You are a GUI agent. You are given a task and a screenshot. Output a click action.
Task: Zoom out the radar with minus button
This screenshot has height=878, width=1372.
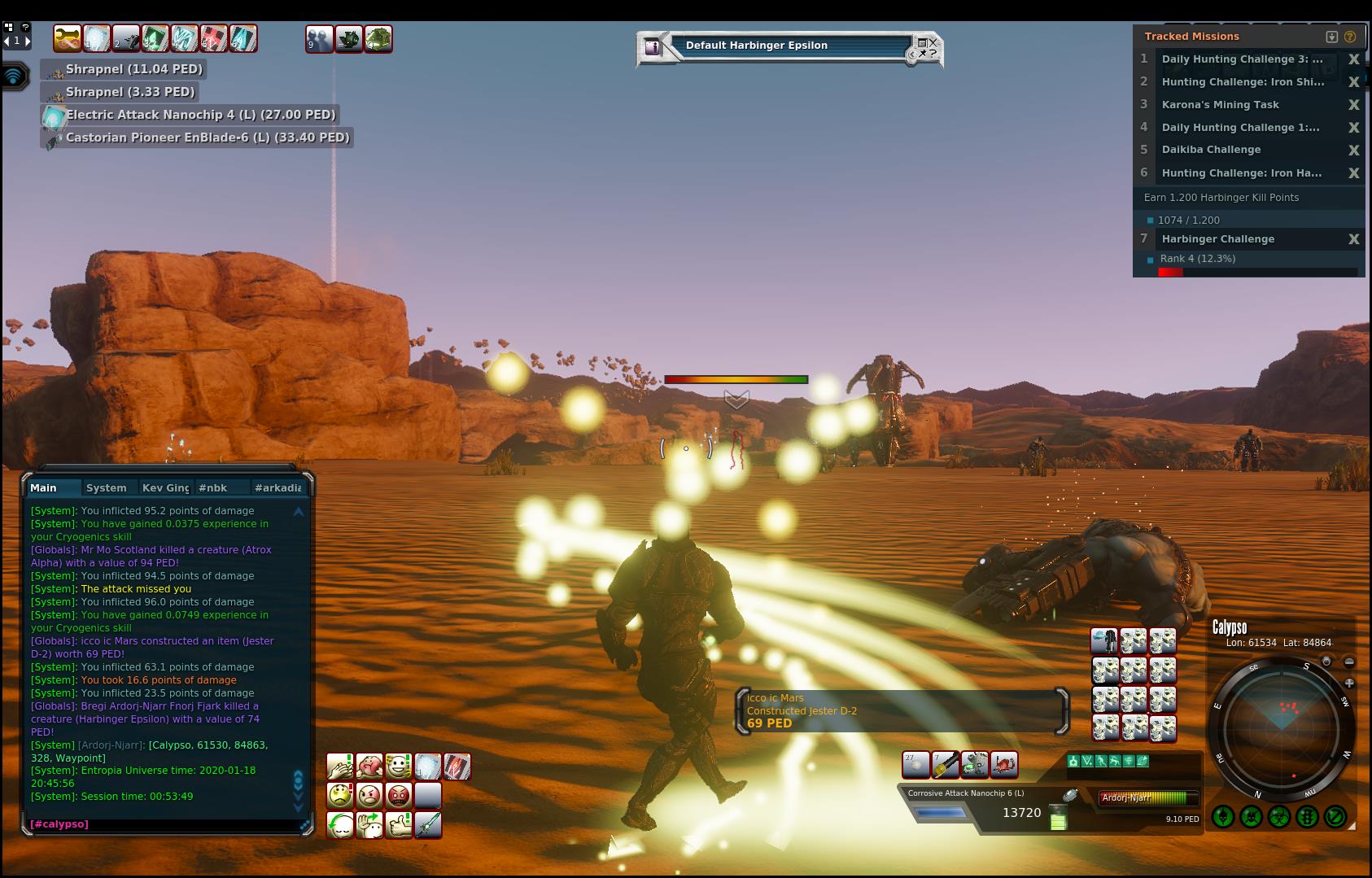[1349, 662]
